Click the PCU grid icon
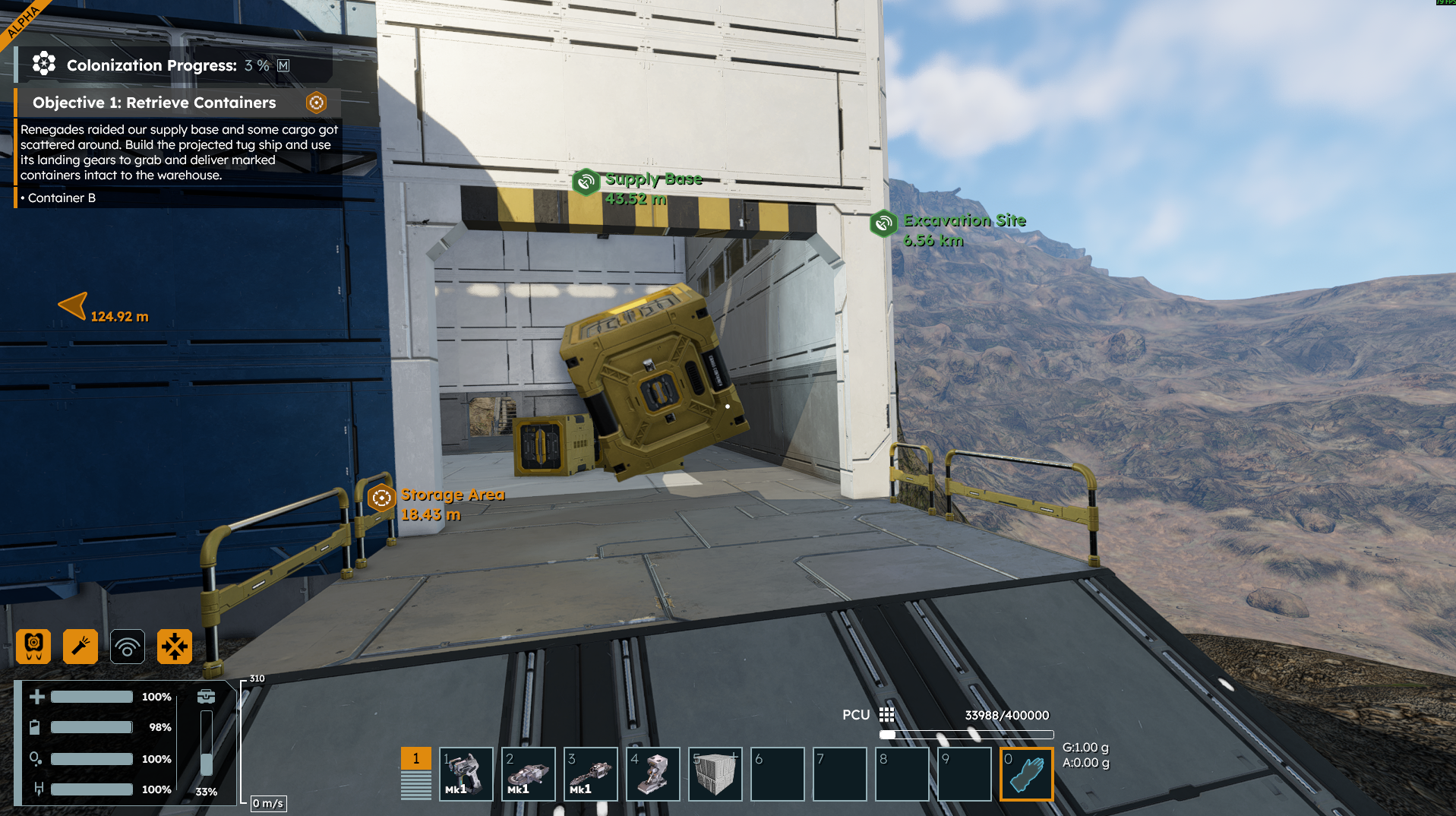Image resolution: width=1456 pixels, height=816 pixels. [x=886, y=715]
